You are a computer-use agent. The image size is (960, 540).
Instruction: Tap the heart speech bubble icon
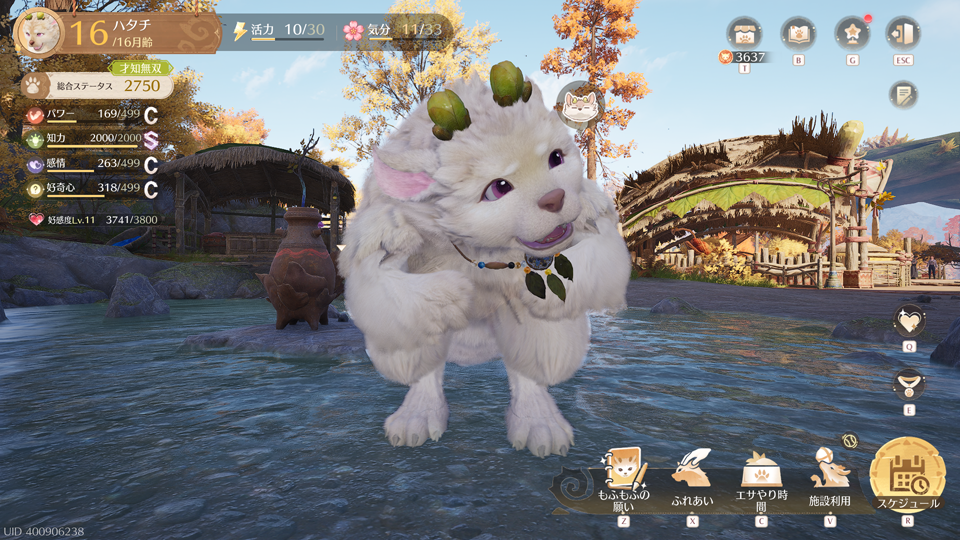click(x=909, y=321)
